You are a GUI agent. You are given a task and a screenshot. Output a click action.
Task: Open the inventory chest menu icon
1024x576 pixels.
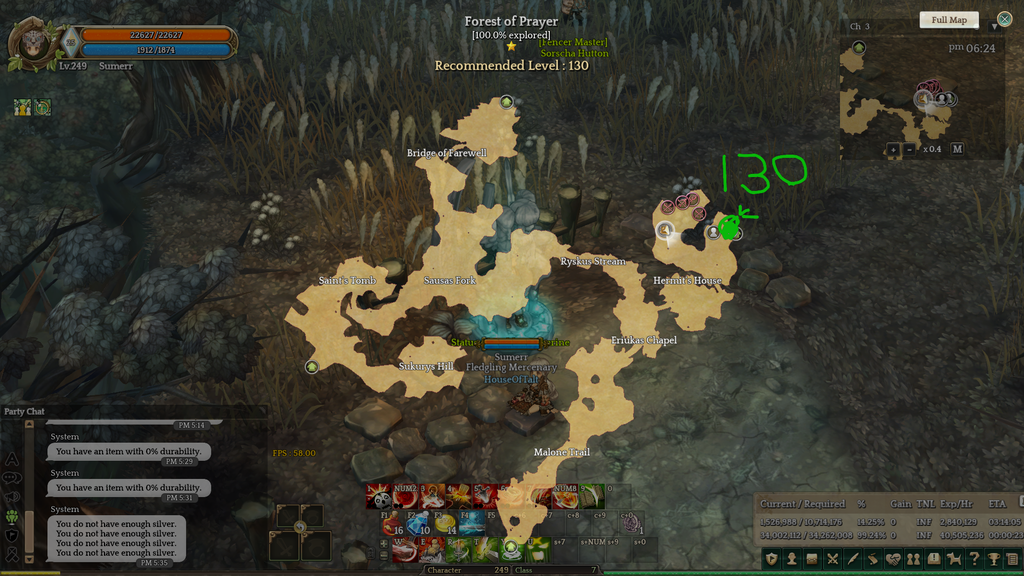pyautogui.click(x=812, y=559)
